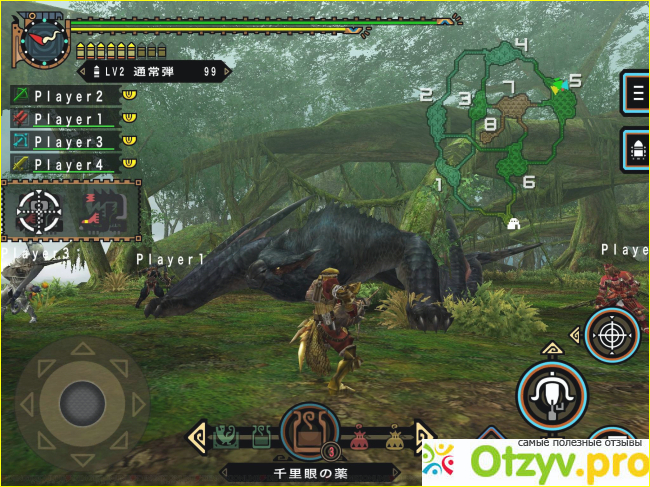This screenshot has width=650, height=487.
Task: Select Player4 in the party list
Action: (x=68, y=164)
